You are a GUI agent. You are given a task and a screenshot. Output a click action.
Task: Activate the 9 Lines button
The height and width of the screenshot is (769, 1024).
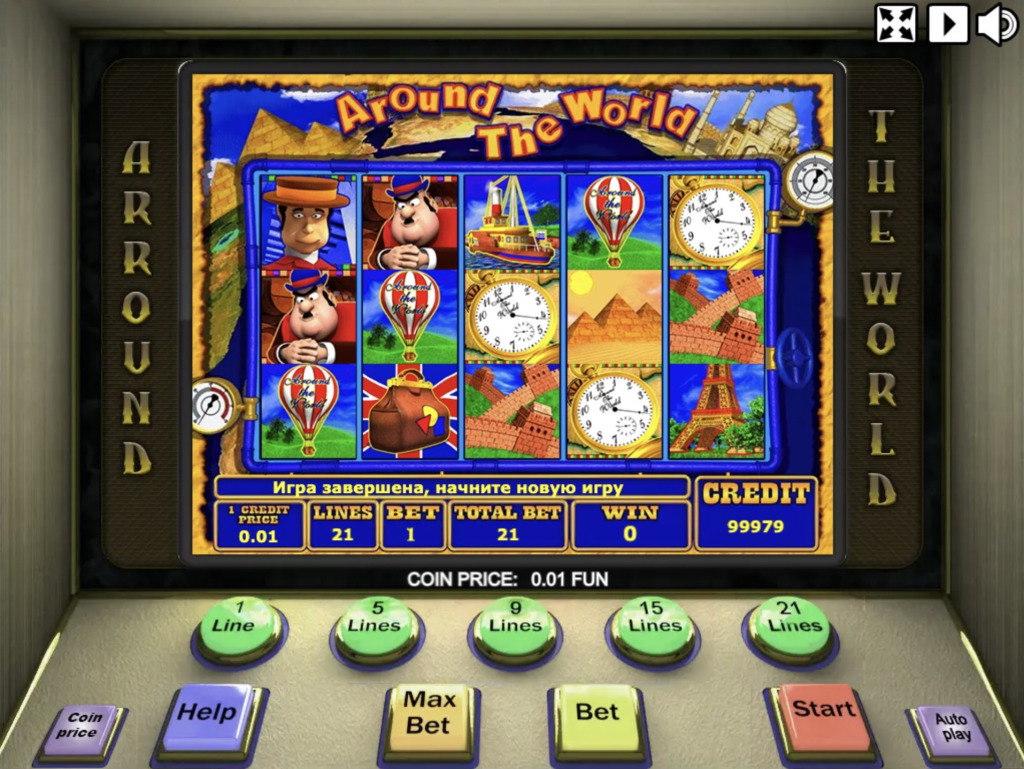coord(513,626)
